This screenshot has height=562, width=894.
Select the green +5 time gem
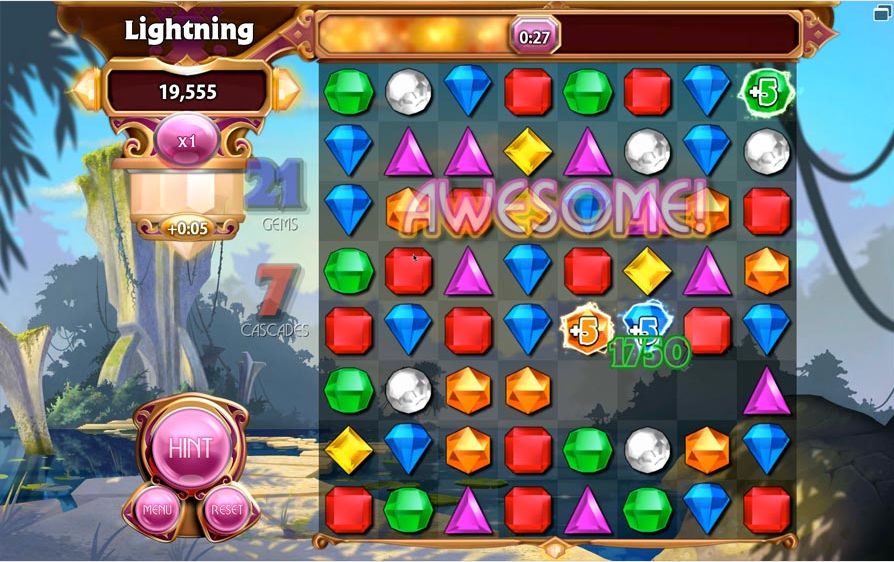pos(766,93)
